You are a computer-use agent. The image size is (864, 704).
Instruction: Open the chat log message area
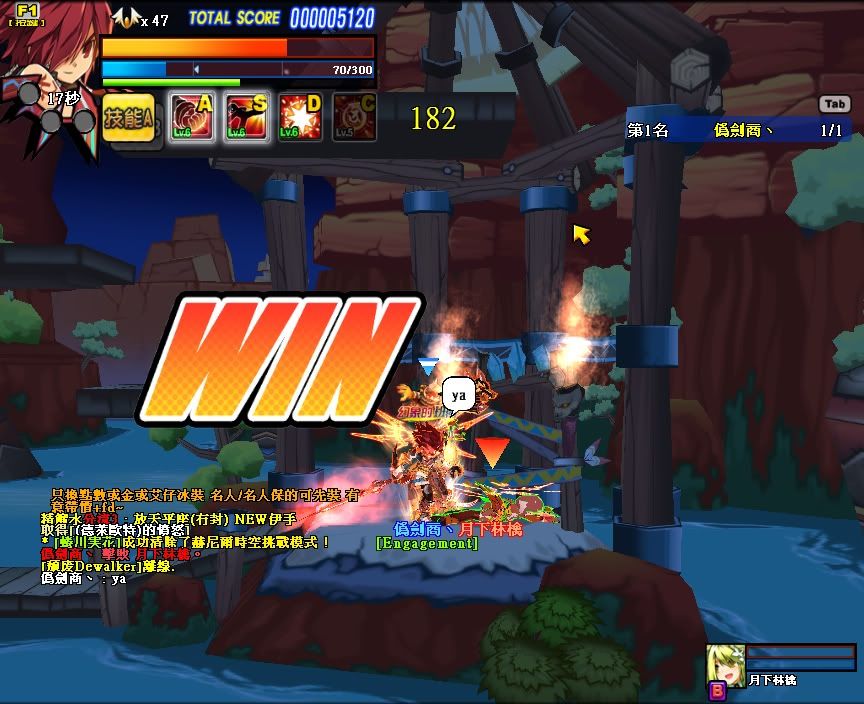click(x=190, y=535)
